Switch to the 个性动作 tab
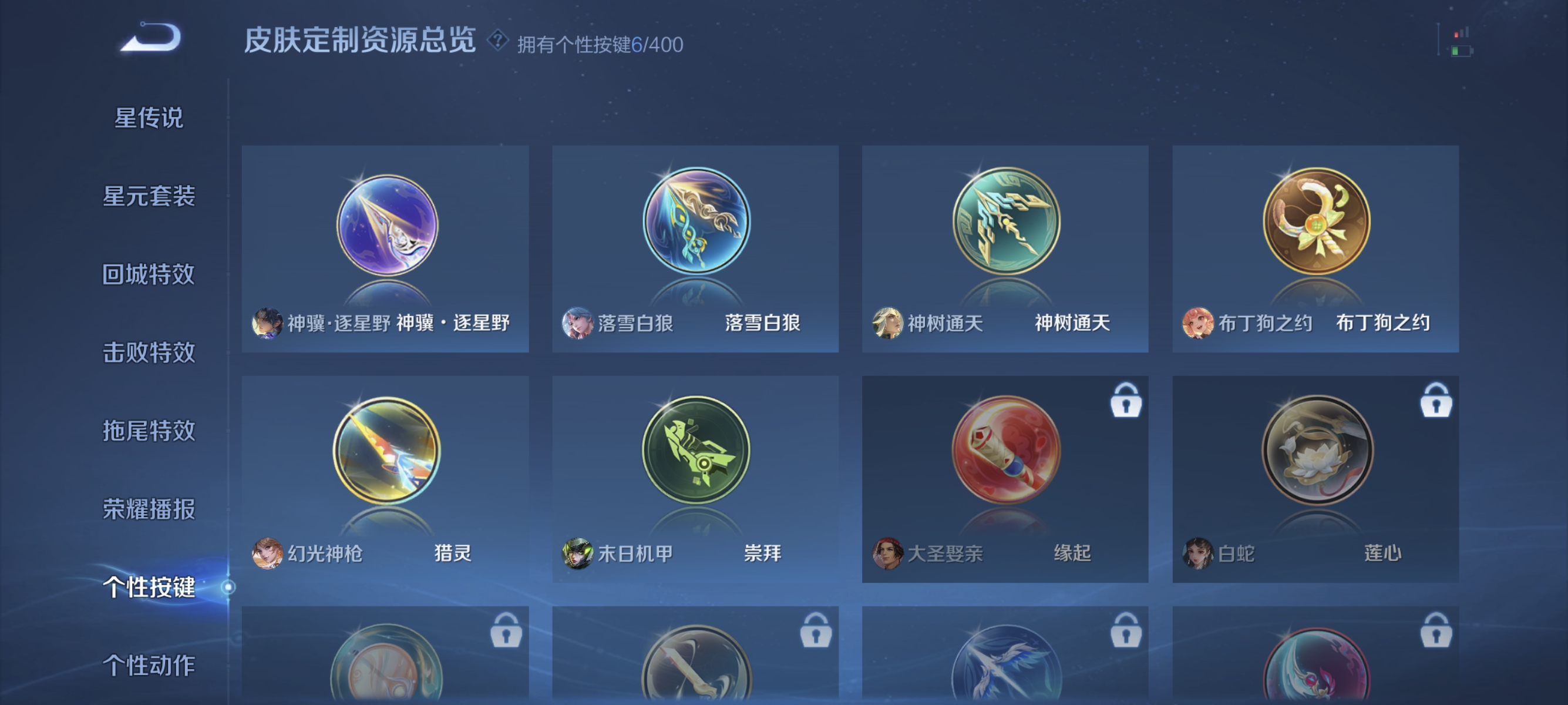Screen dimensions: 1568x705 150,666
